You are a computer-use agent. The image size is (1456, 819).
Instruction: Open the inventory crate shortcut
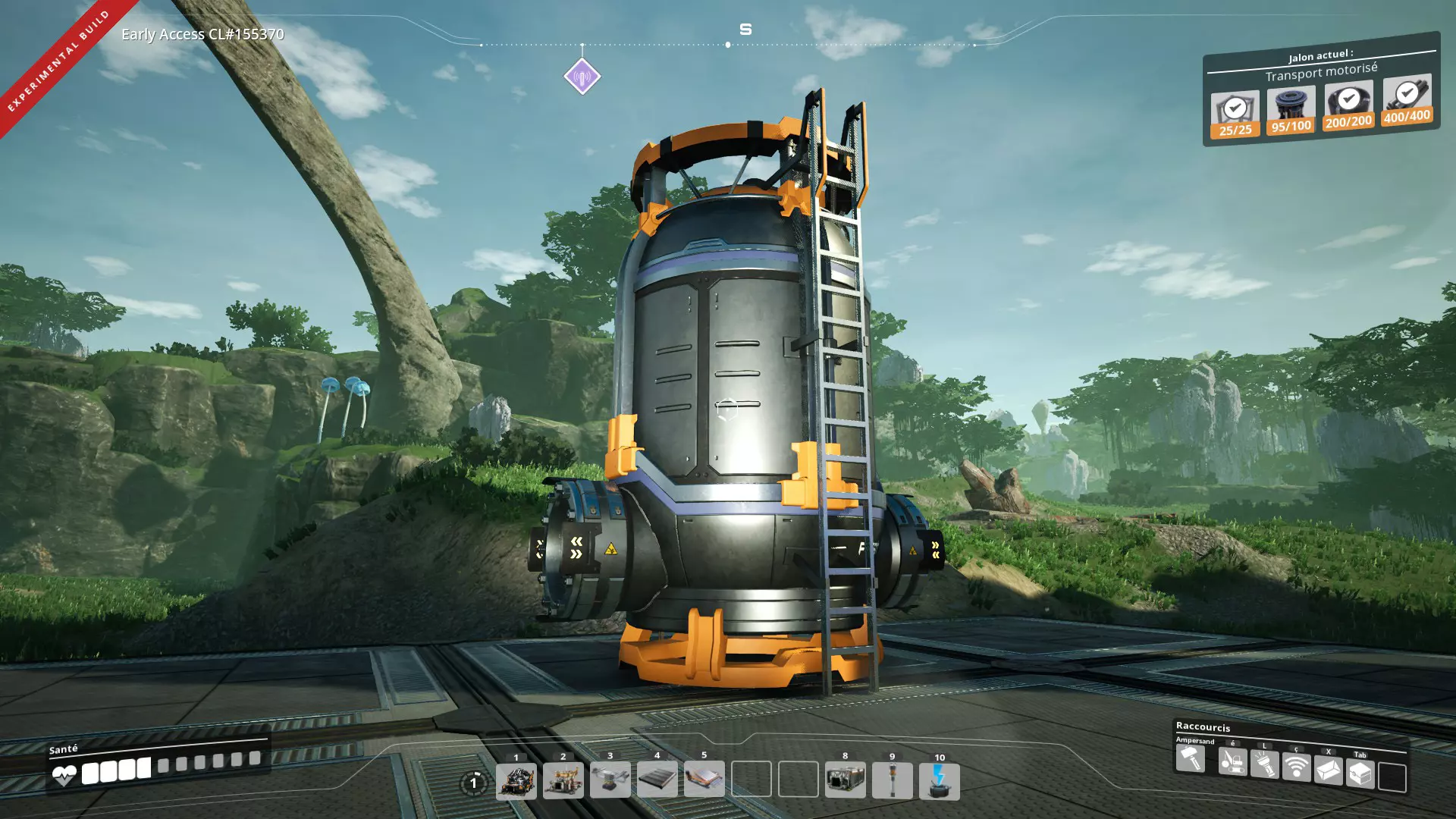click(x=1360, y=774)
